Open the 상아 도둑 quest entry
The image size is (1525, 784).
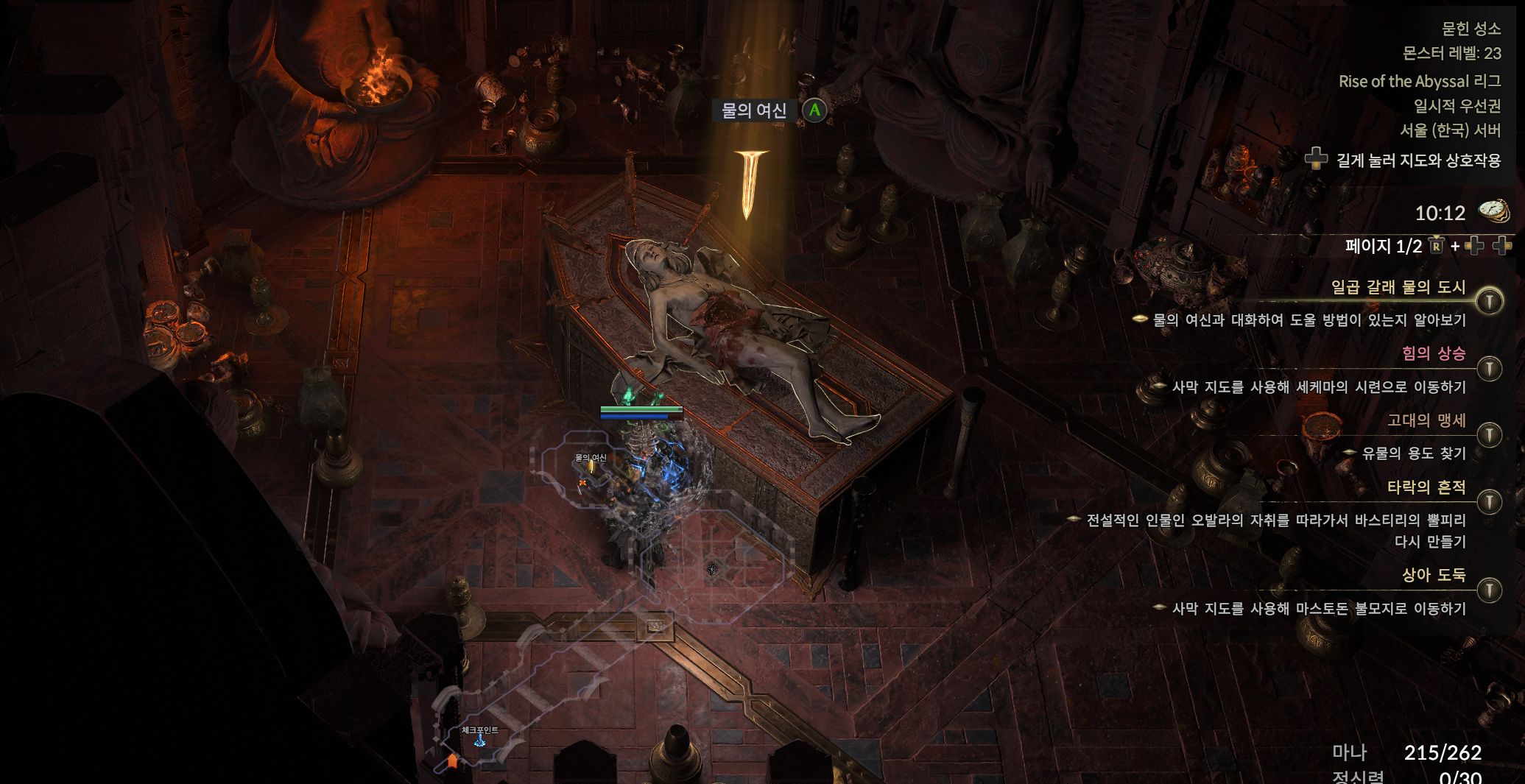click(1433, 575)
